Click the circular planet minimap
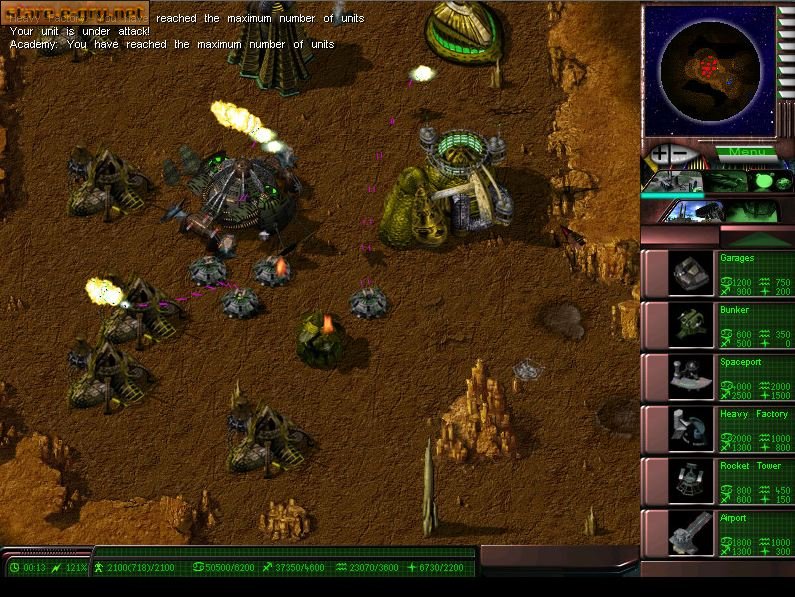795x597 pixels. [710, 68]
